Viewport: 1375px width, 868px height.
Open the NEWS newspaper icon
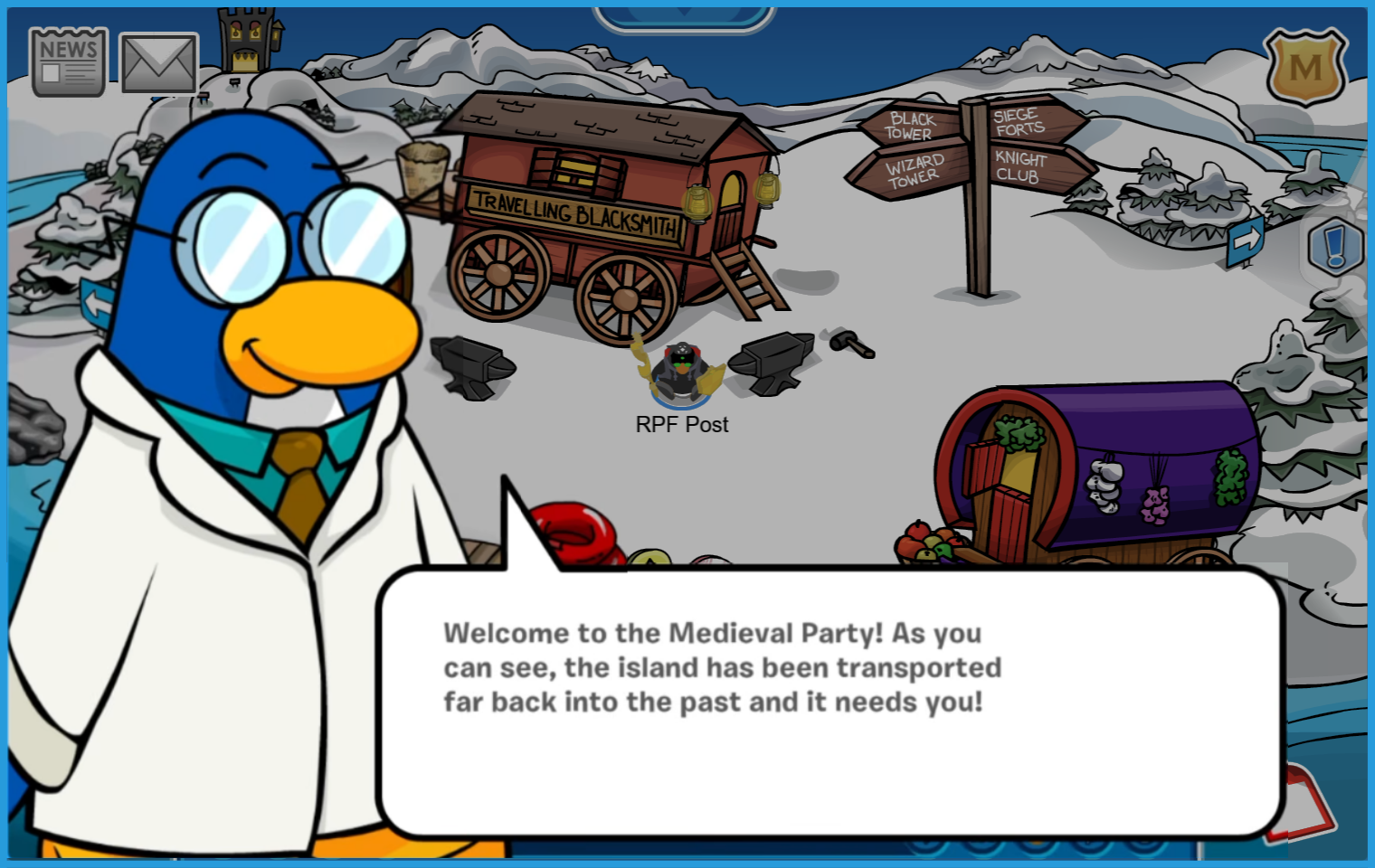coord(68,61)
